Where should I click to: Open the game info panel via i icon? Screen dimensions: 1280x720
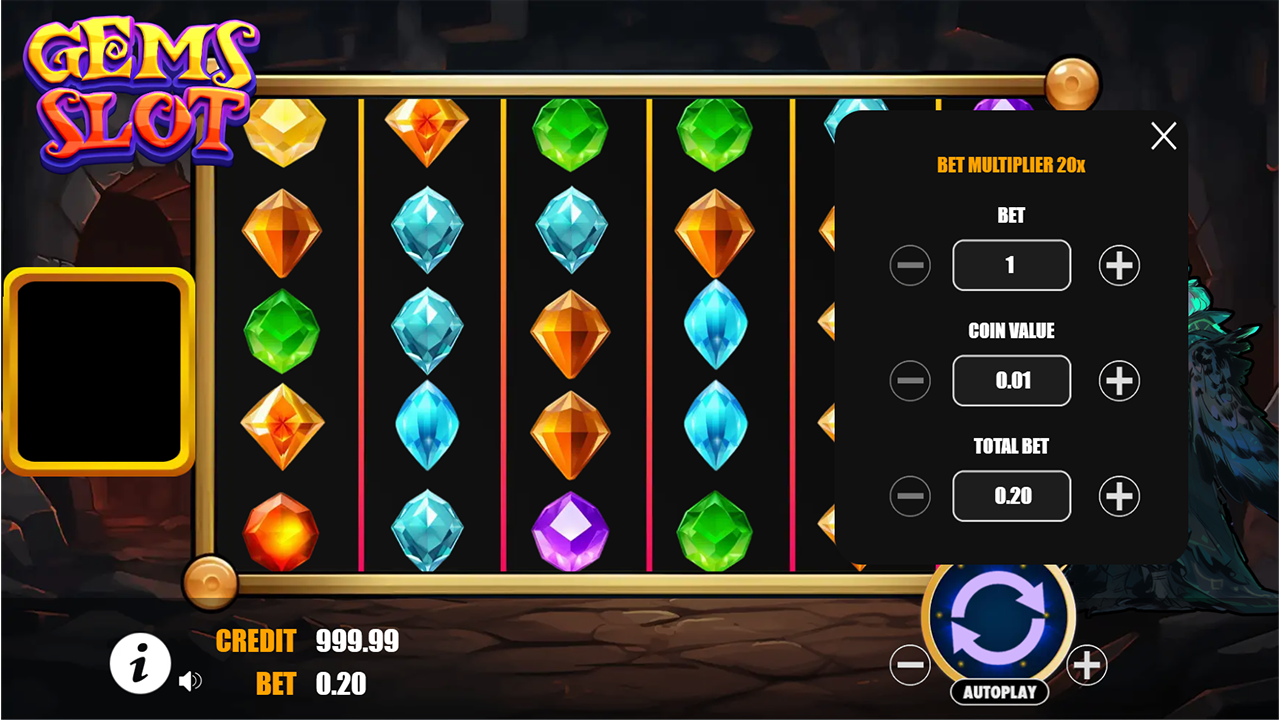pos(140,663)
